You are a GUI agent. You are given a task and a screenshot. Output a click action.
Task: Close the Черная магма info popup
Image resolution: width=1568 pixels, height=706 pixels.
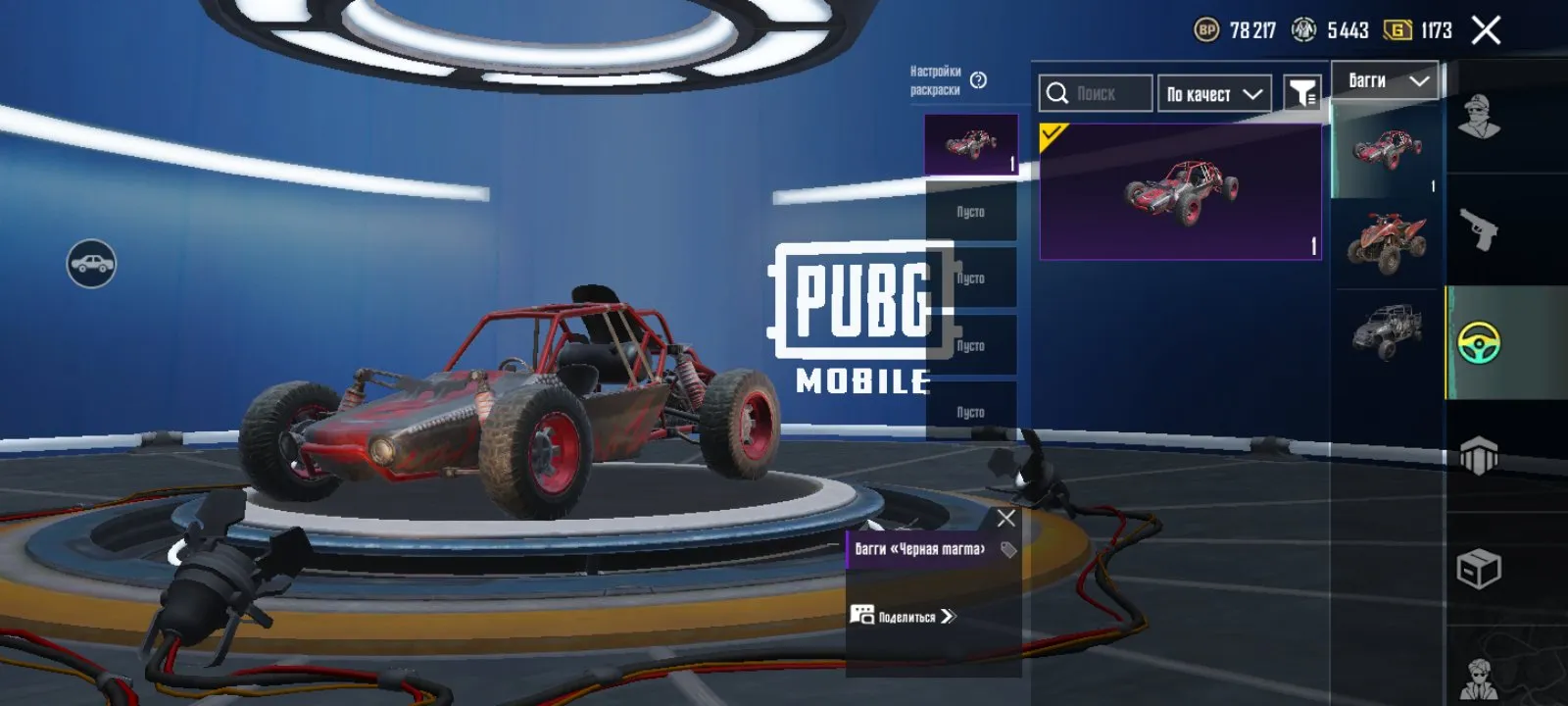[x=1005, y=518]
